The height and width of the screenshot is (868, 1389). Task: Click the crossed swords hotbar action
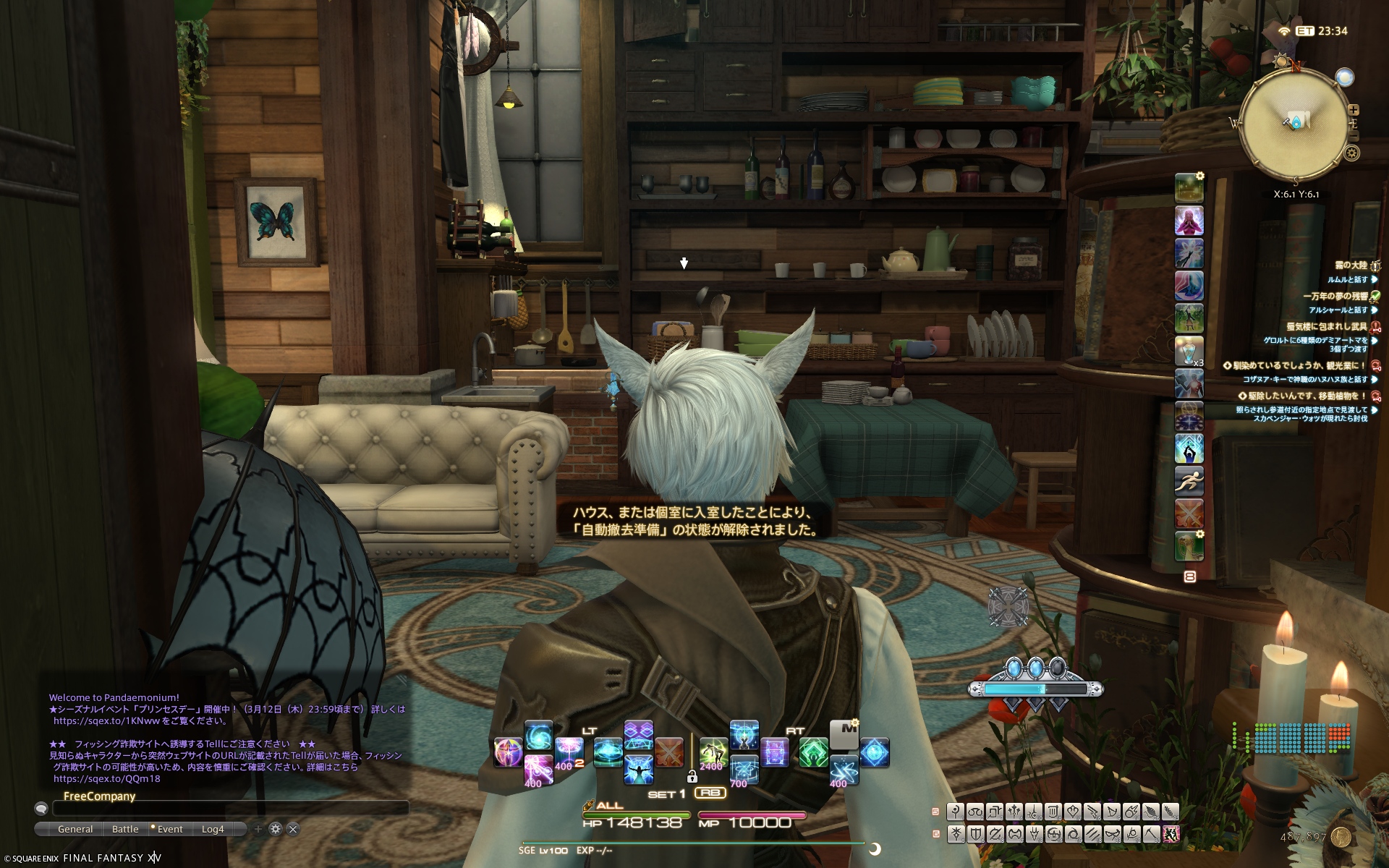(668, 752)
